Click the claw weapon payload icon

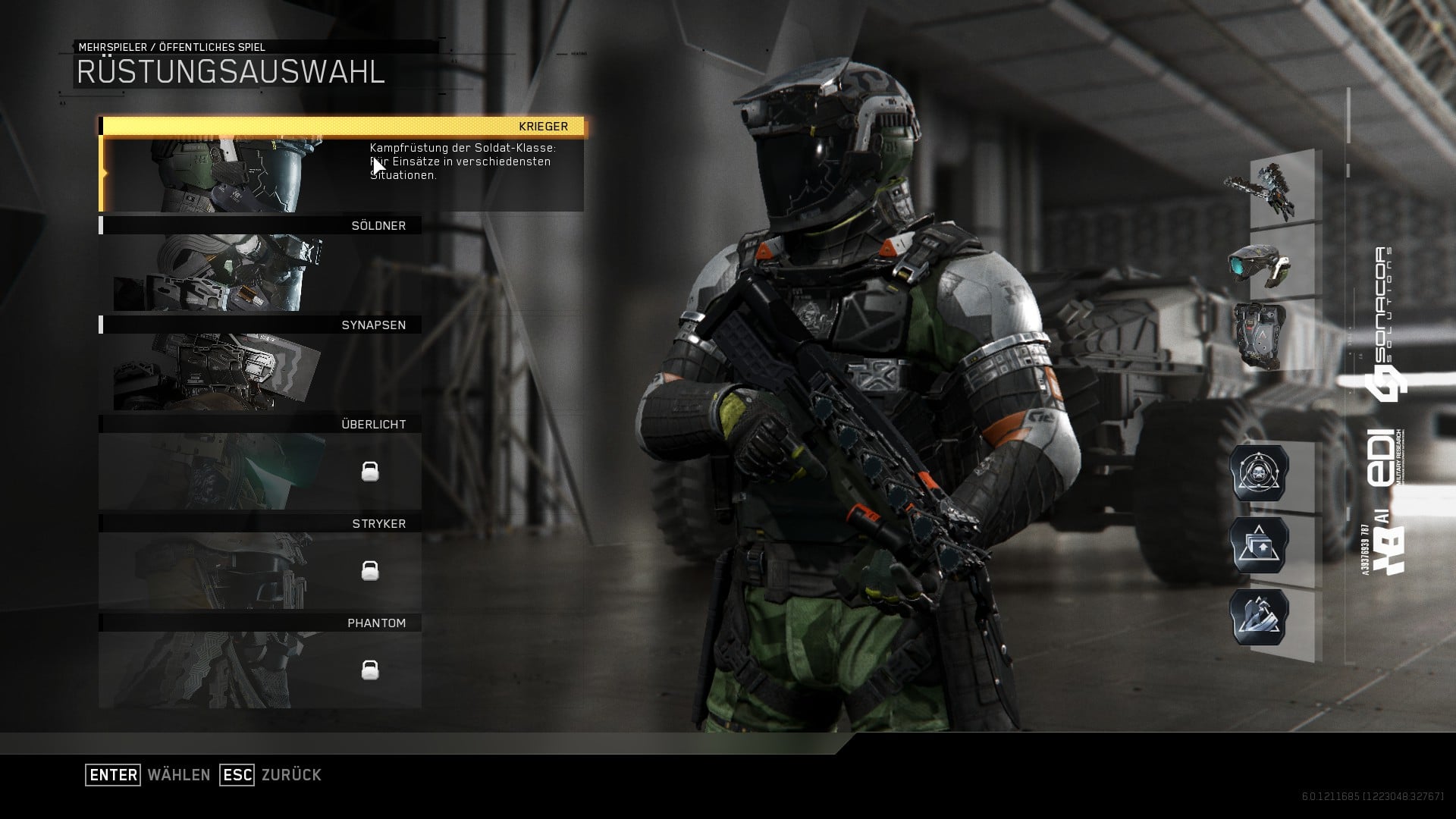click(x=1262, y=190)
